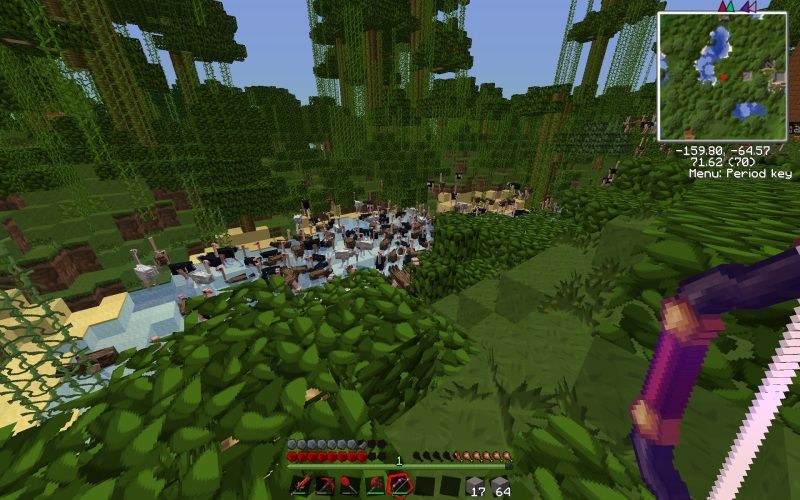Viewport: 800px width, 500px height.
Task: Click the highlighted purple bow slot
Action: (398, 486)
